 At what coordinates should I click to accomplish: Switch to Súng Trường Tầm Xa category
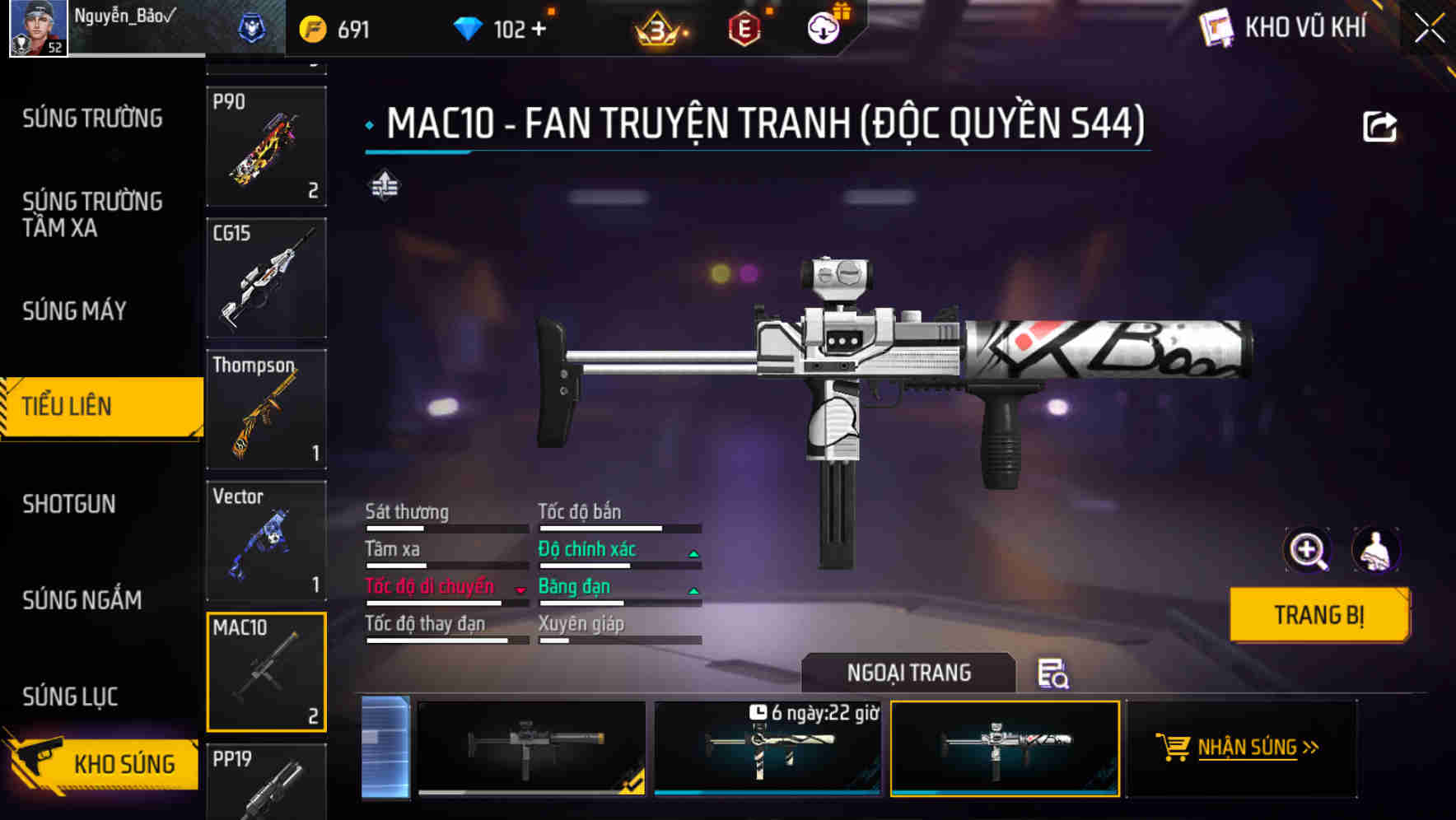(x=92, y=214)
